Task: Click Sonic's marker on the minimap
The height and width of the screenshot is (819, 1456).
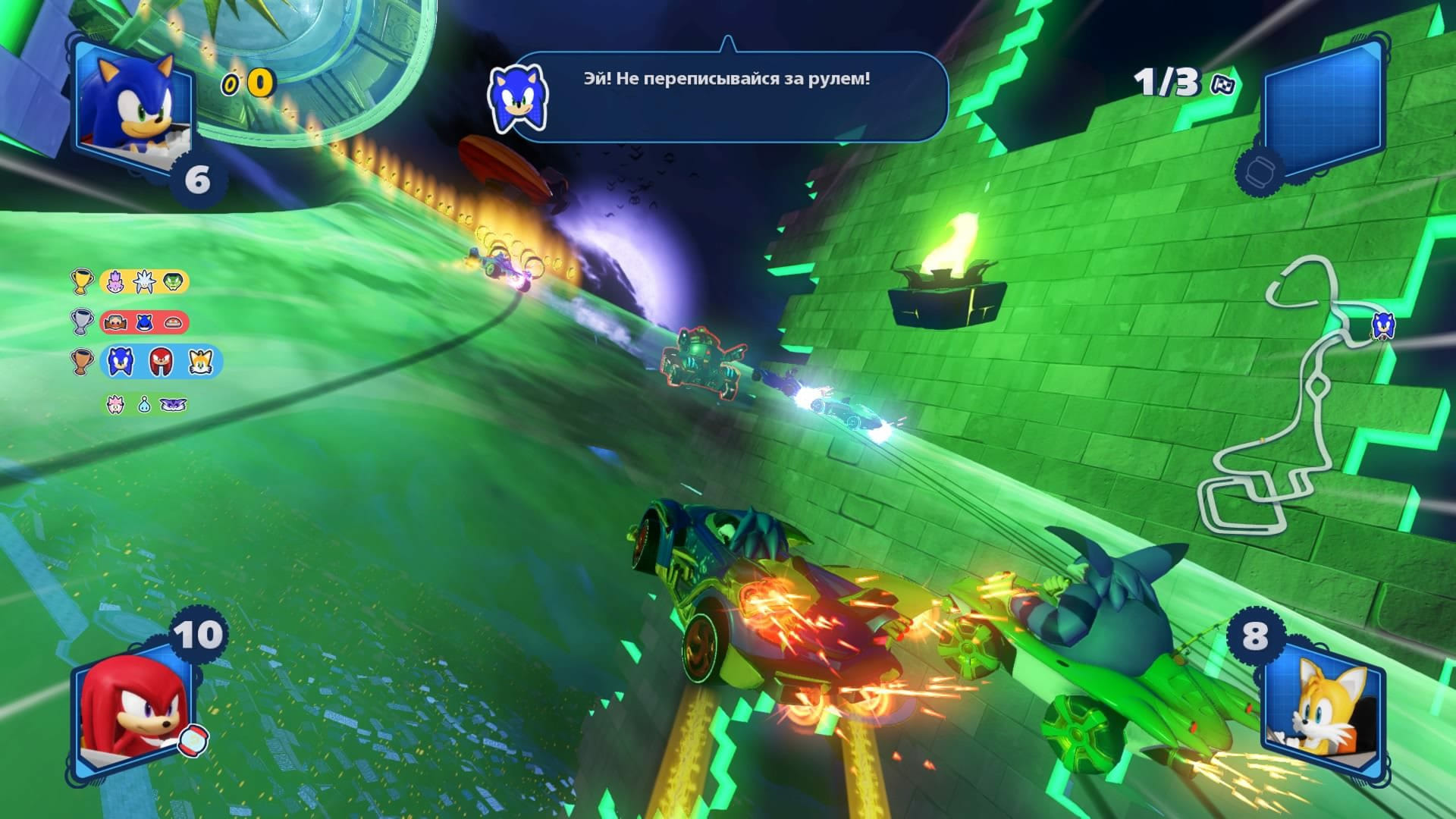Action: click(x=1381, y=327)
